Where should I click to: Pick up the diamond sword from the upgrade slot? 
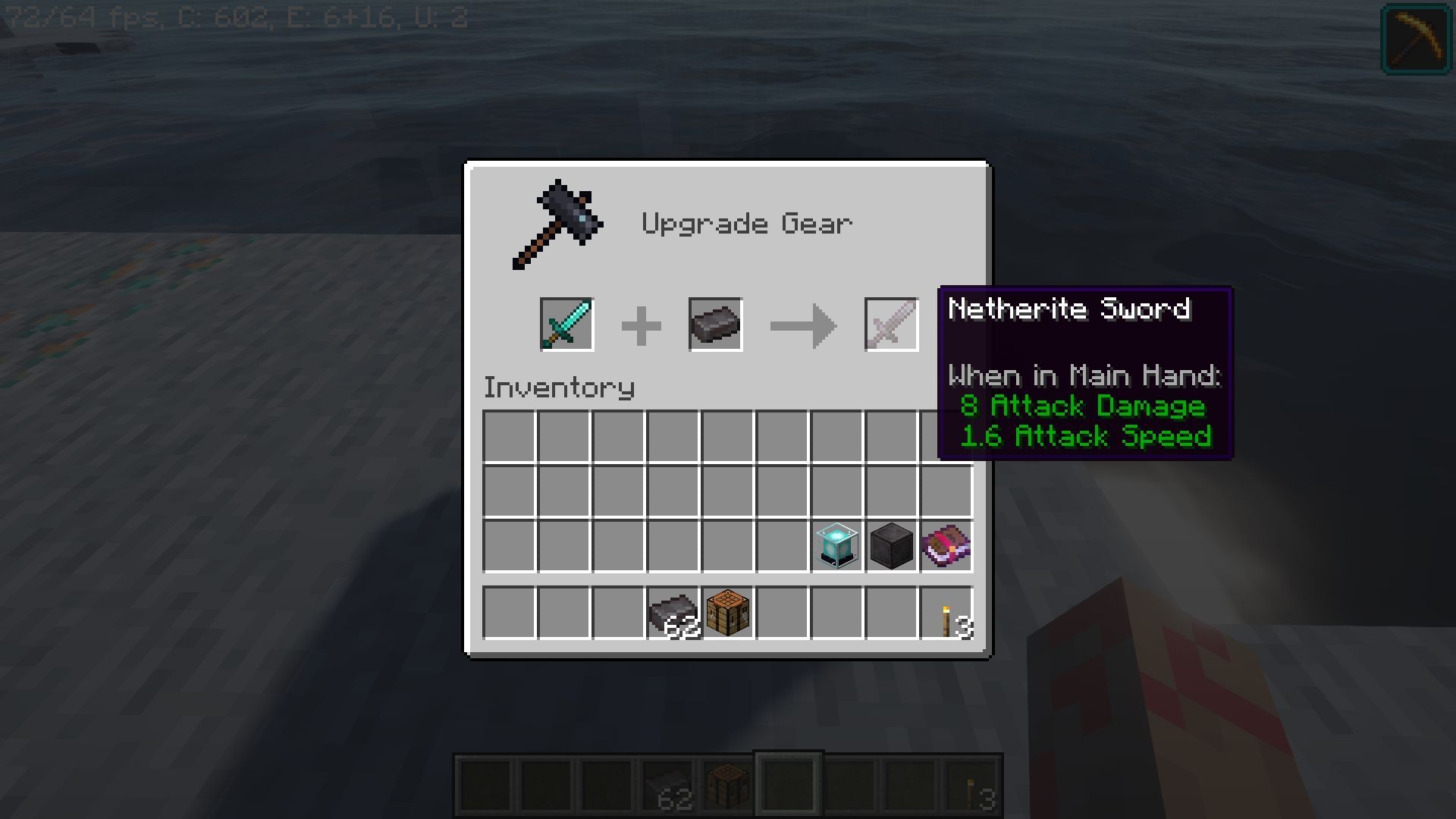pyautogui.click(x=566, y=324)
